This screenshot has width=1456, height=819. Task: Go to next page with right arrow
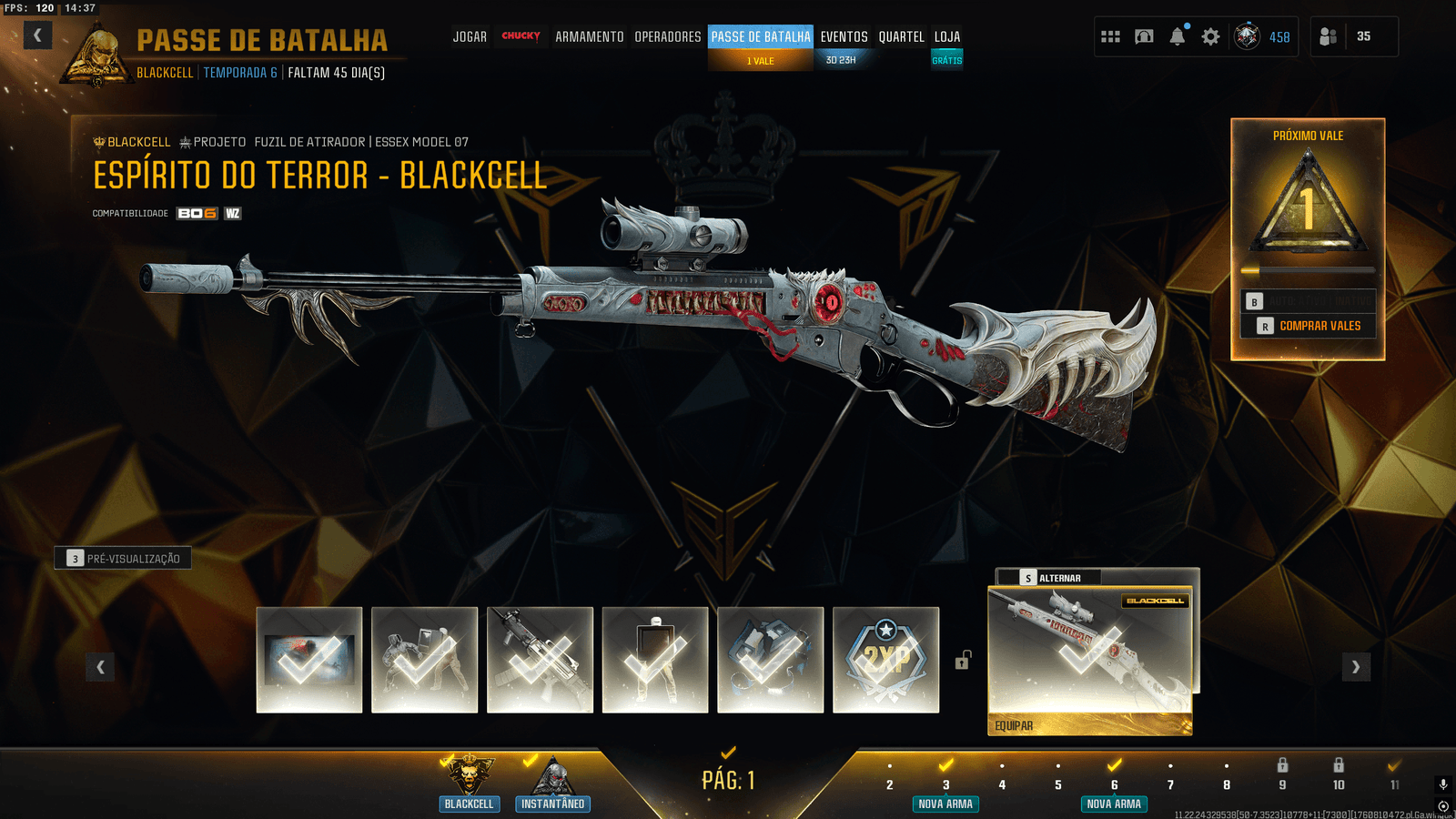1355,667
